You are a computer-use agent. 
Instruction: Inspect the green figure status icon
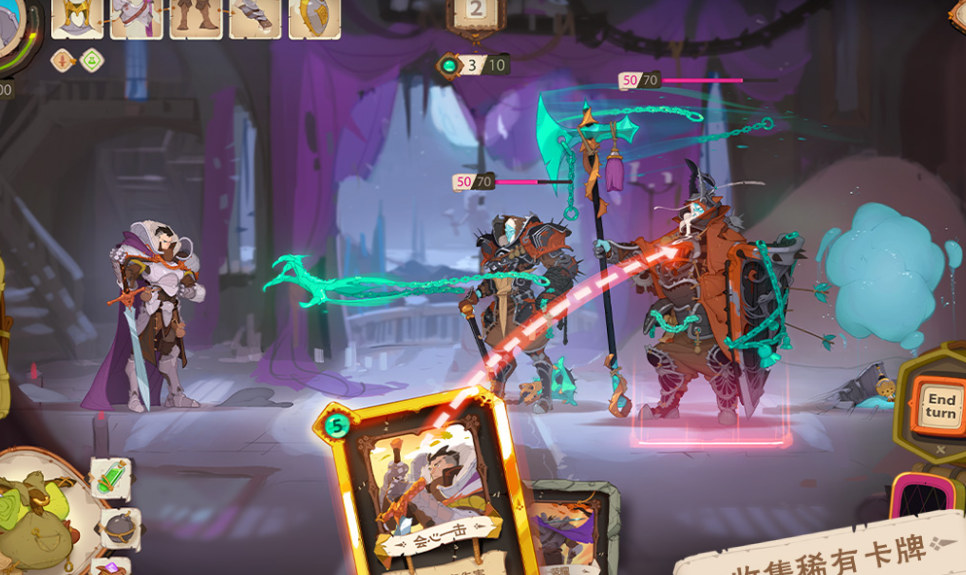92,60
